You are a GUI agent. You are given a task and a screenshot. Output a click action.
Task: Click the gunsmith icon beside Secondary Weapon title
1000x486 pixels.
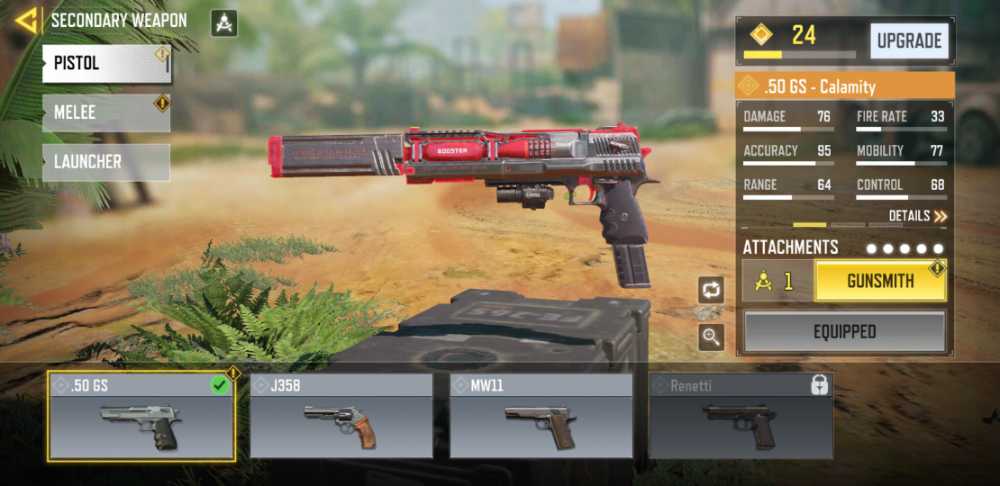pos(224,22)
